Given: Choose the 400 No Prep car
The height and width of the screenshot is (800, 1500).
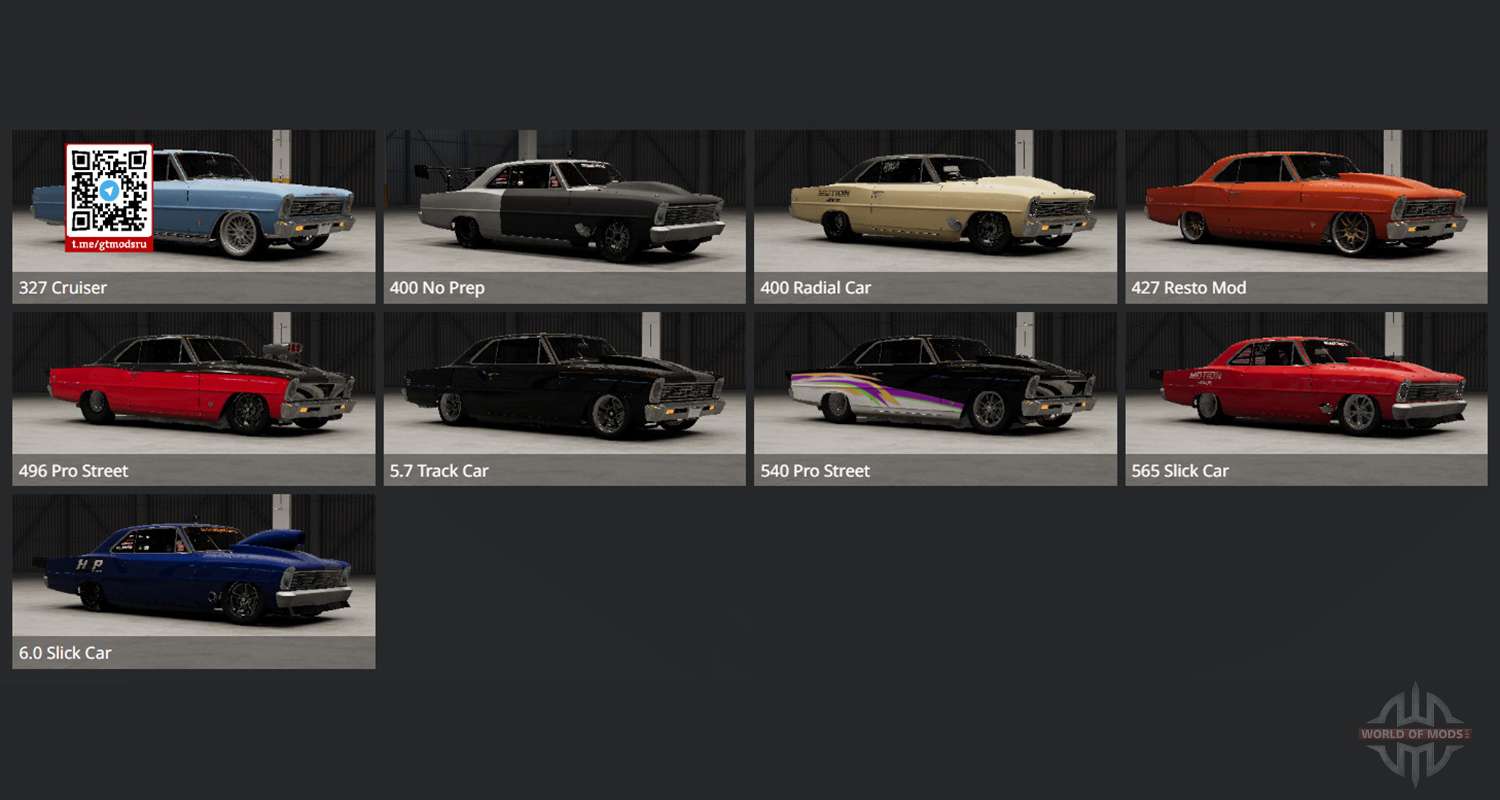Looking at the screenshot, I should tap(565, 215).
